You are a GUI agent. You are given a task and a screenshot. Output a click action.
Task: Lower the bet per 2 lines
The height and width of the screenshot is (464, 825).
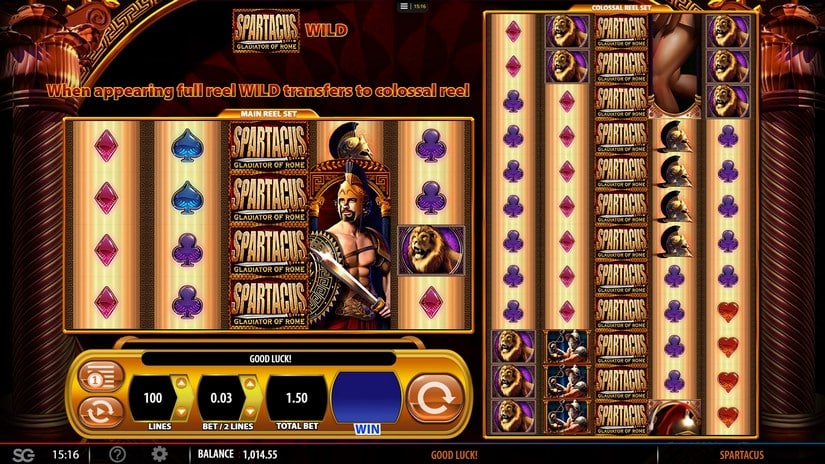(x=250, y=411)
